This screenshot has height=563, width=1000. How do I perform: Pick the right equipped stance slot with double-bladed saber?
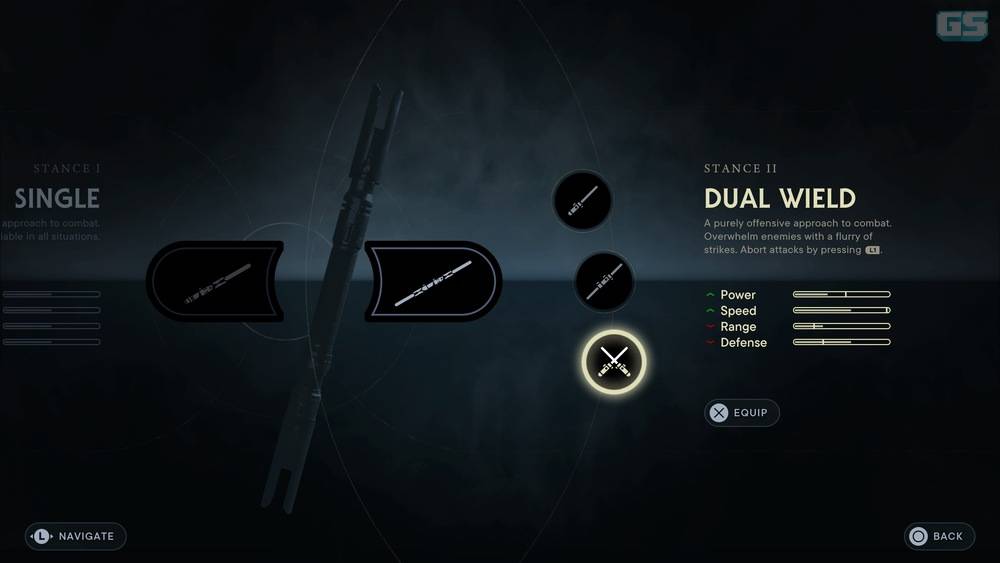point(433,281)
